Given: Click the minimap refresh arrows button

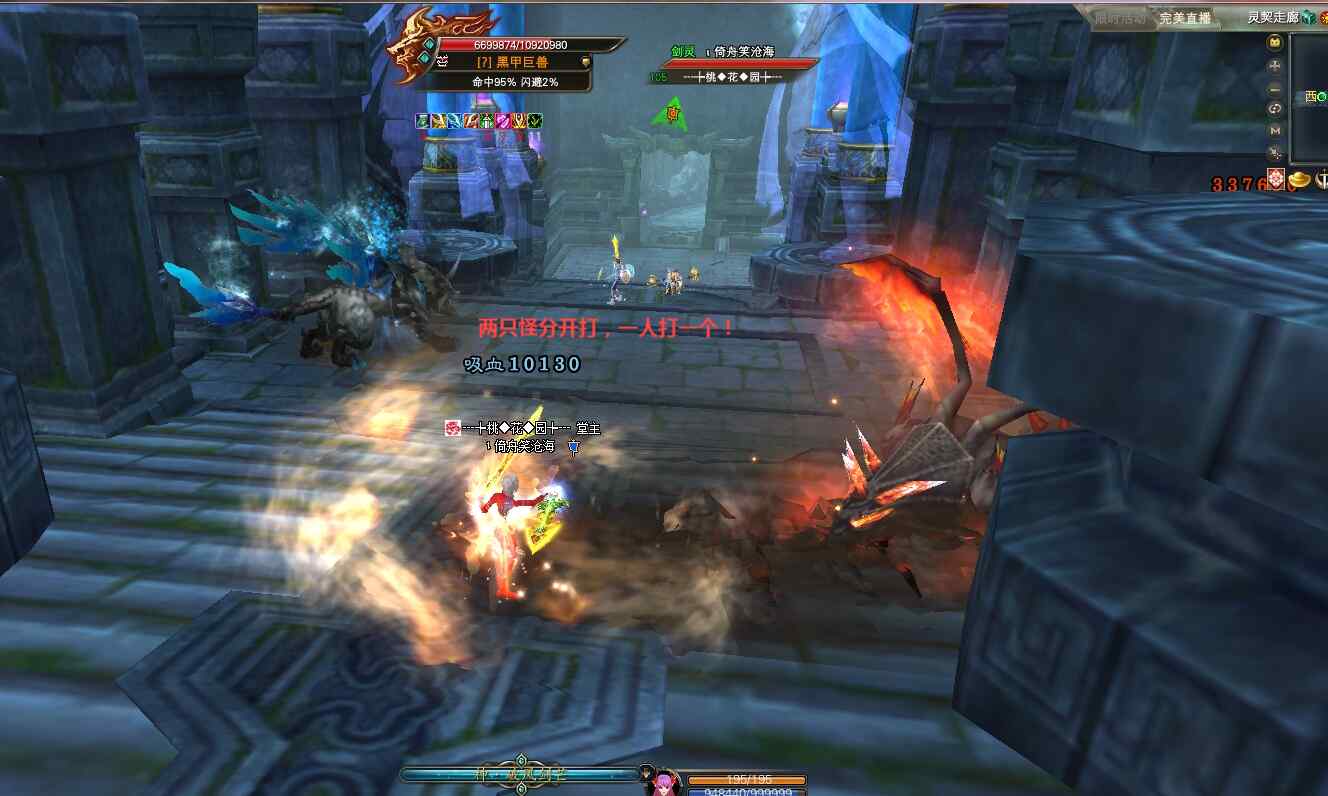Looking at the screenshot, I should click(1275, 108).
